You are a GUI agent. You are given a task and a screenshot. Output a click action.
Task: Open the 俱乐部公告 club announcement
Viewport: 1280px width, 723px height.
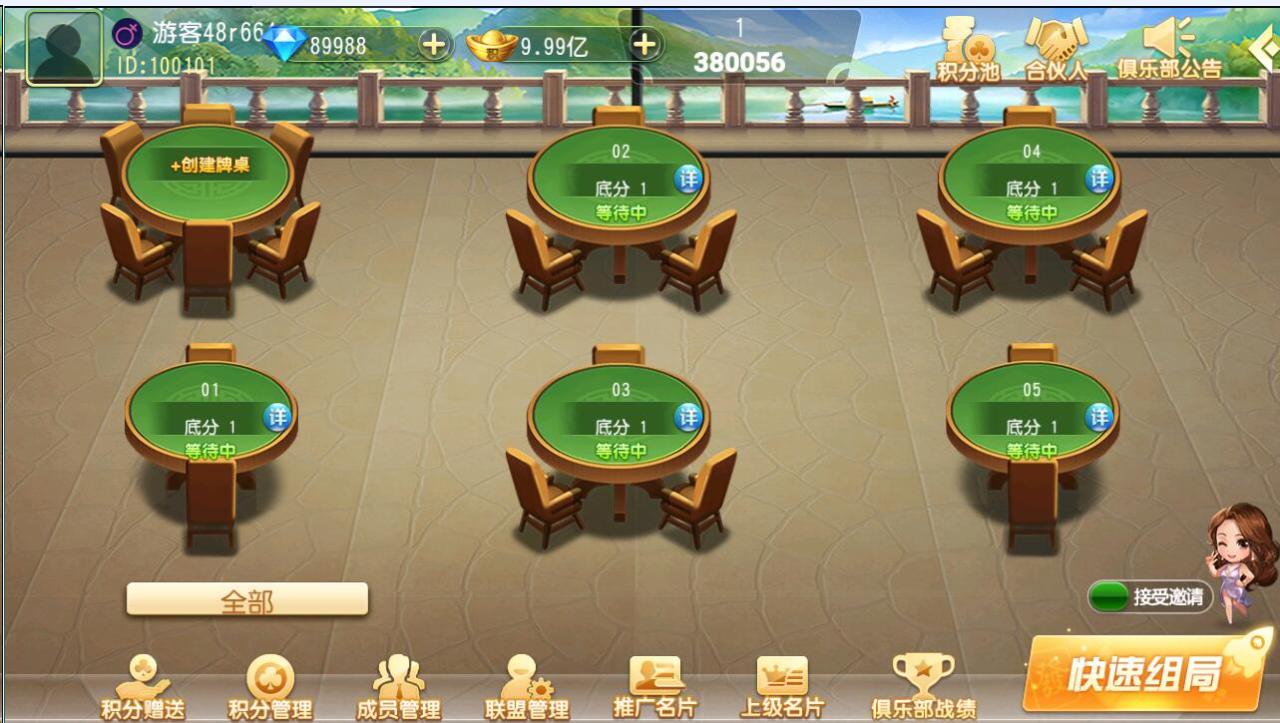(x=1169, y=50)
